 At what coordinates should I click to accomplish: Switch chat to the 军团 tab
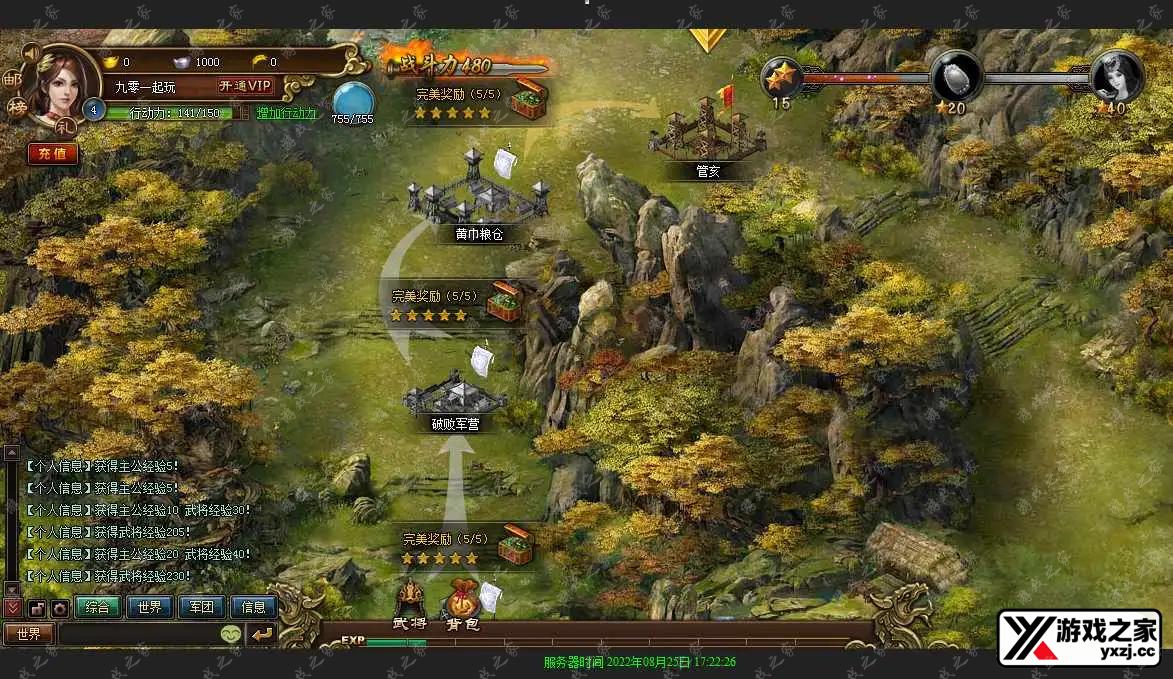(202, 607)
